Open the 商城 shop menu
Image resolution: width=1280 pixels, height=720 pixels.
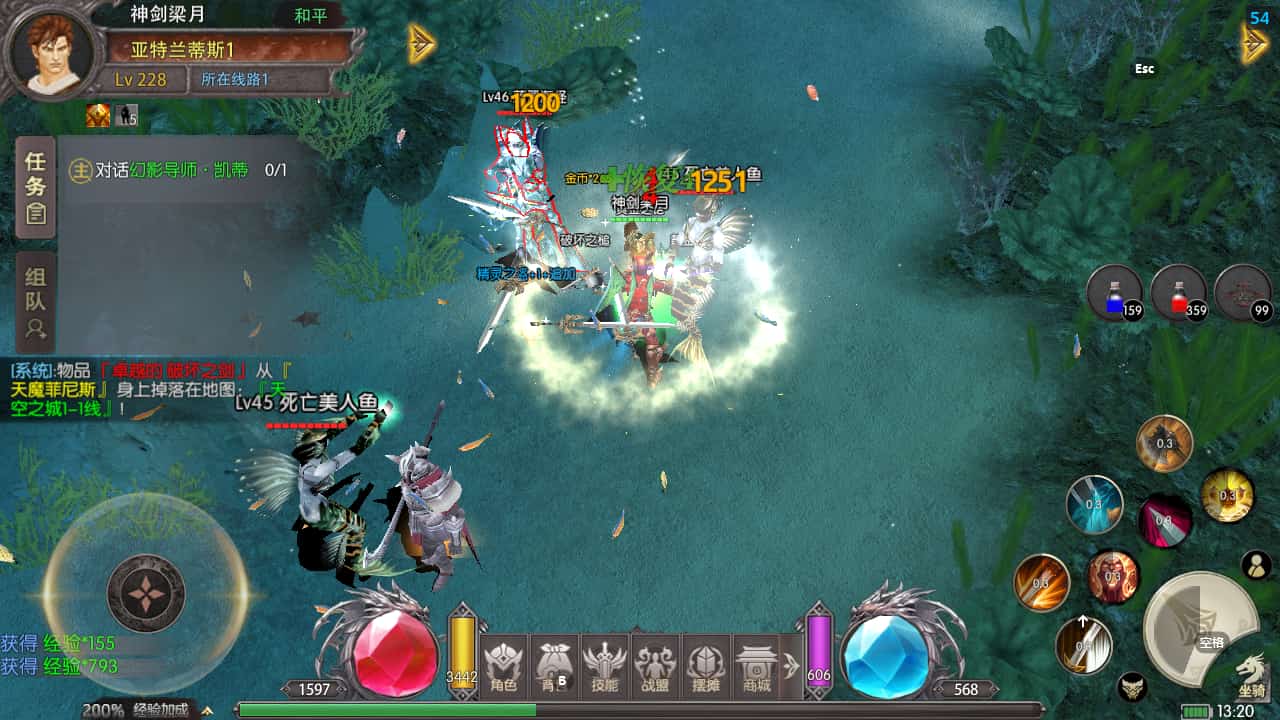[x=758, y=668]
